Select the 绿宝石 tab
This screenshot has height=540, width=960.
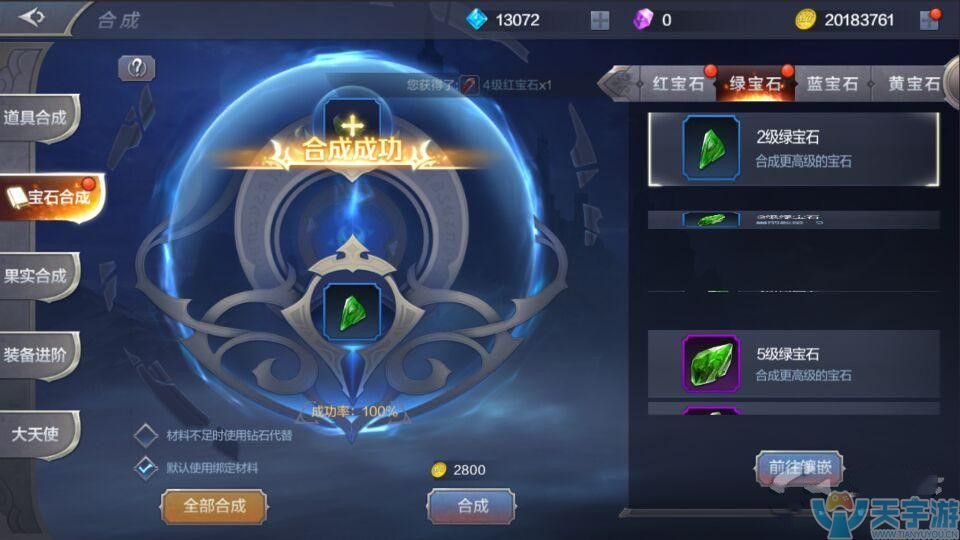pyautogui.click(x=755, y=84)
